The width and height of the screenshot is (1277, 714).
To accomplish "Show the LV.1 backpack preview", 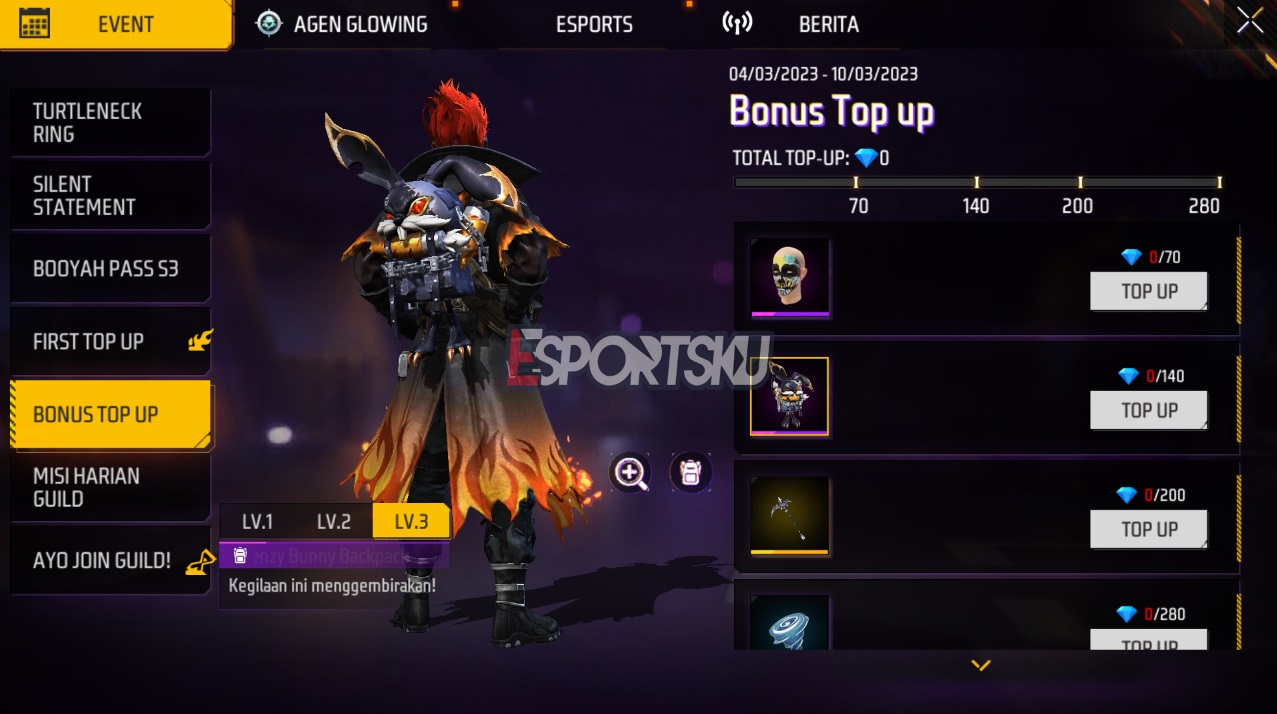I will 257,521.
